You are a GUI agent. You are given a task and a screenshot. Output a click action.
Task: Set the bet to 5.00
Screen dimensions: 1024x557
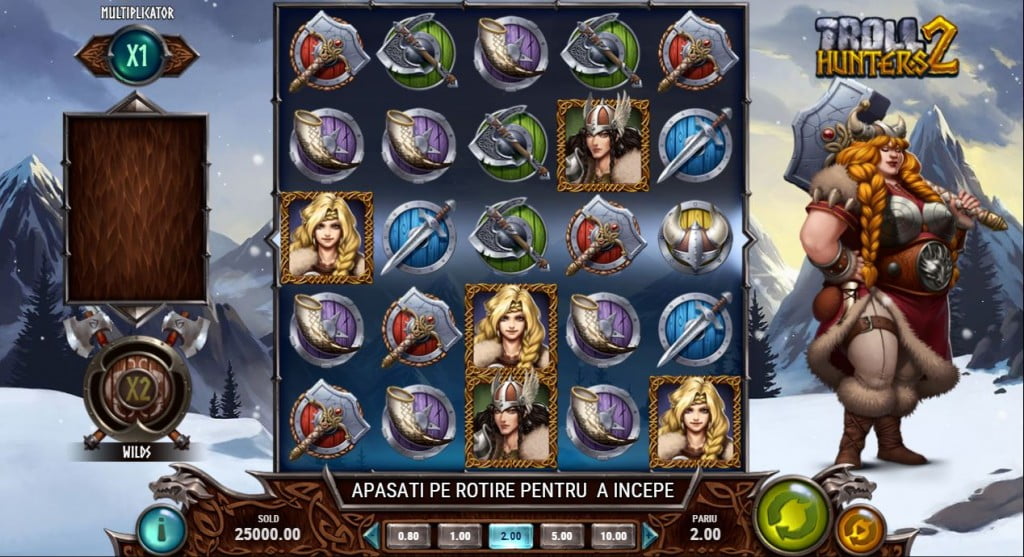coord(562,536)
